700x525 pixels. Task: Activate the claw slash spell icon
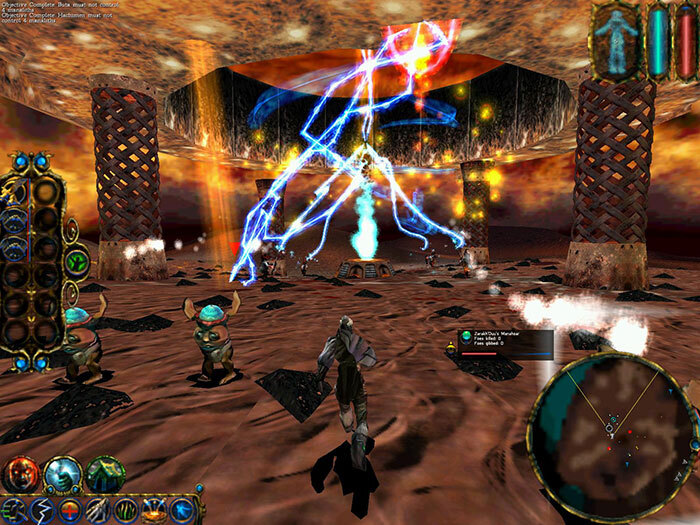pos(97,510)
